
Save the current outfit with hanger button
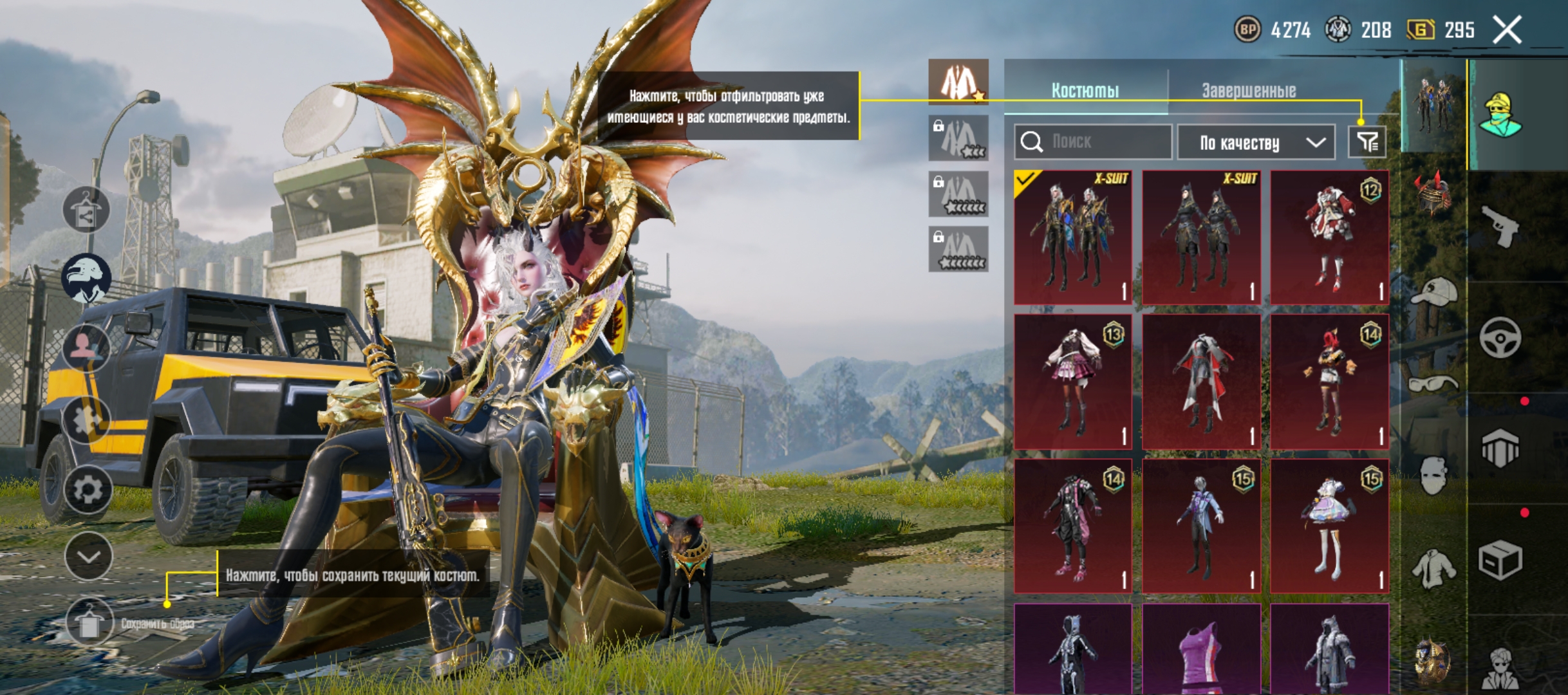(x=89, y=622)
